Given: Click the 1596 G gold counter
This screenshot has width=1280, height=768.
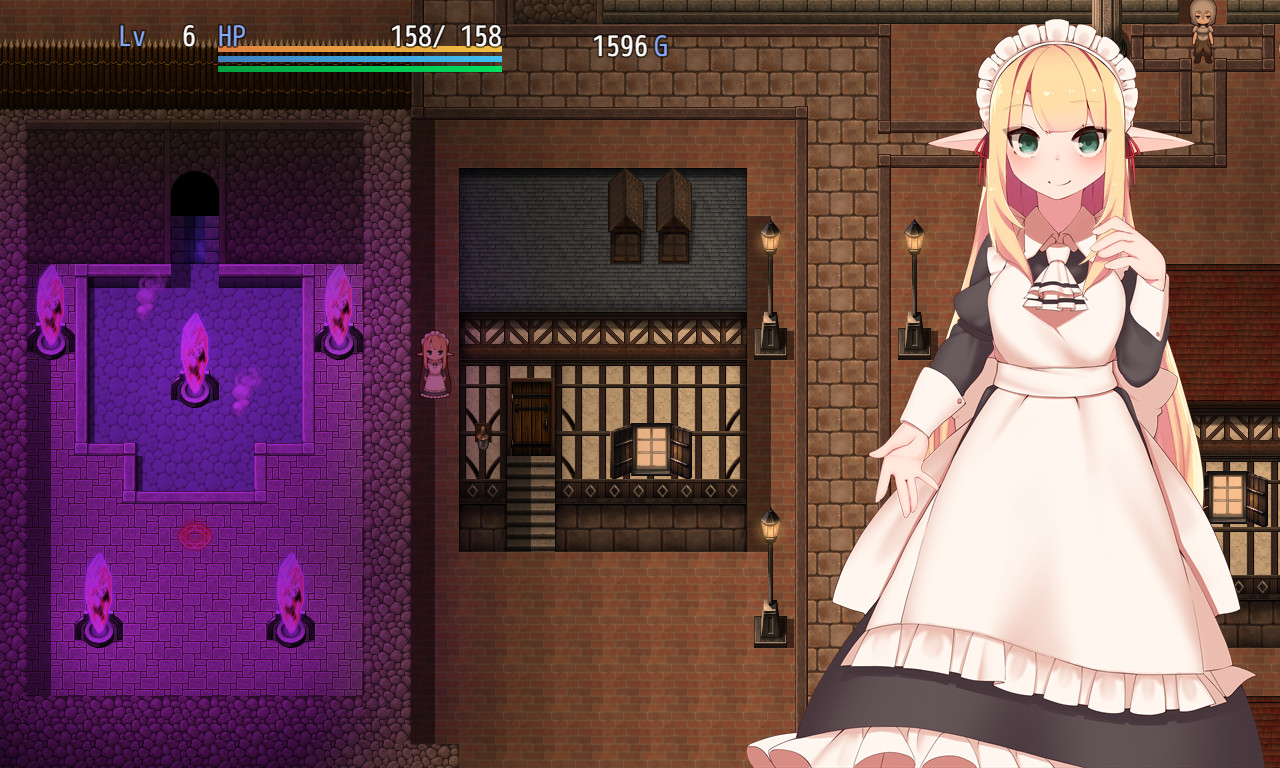Looking at the screenshot, I should (x=630, y=46).
